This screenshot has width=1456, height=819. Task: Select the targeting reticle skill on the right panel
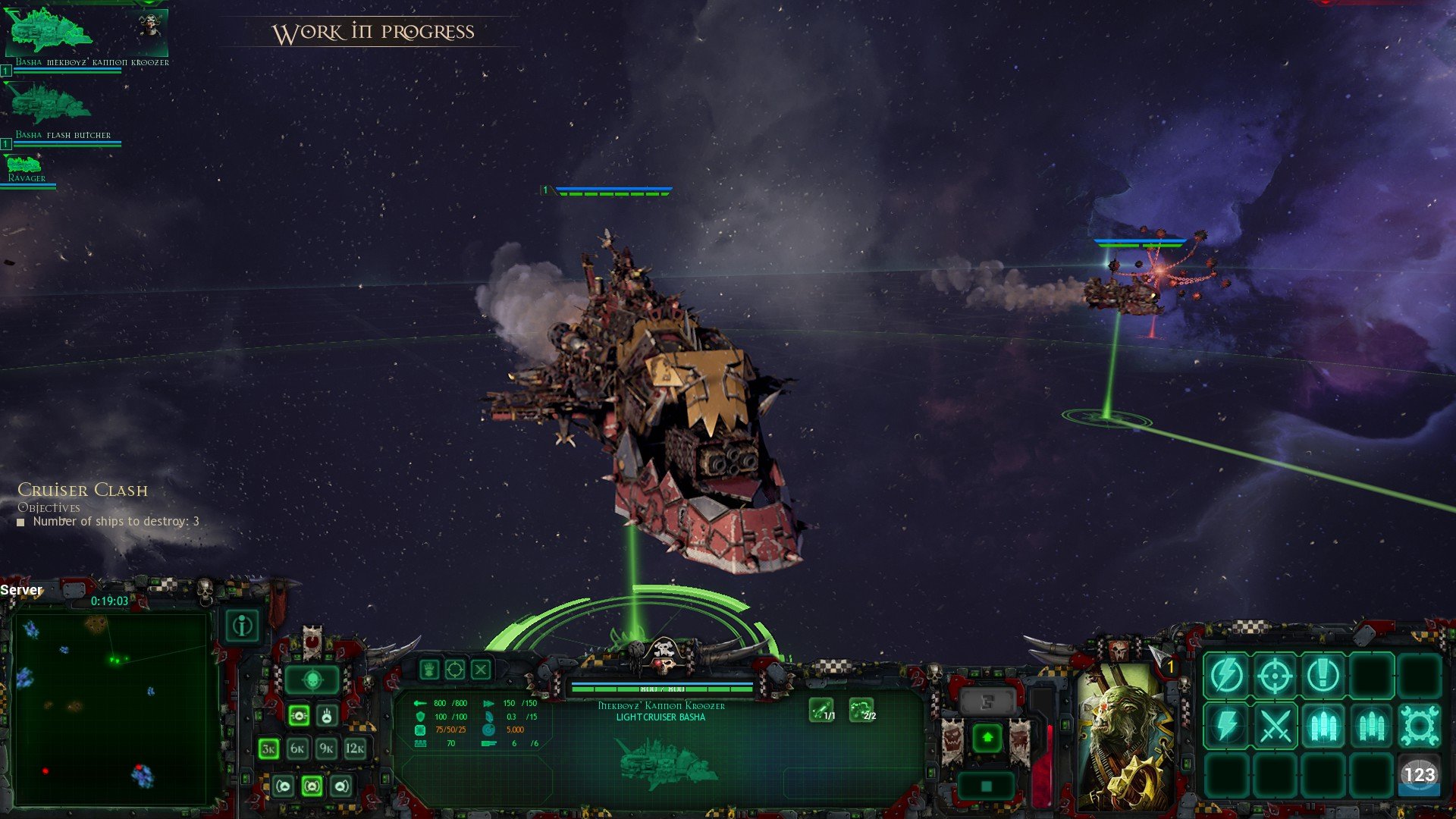[x=1276, y=674]
